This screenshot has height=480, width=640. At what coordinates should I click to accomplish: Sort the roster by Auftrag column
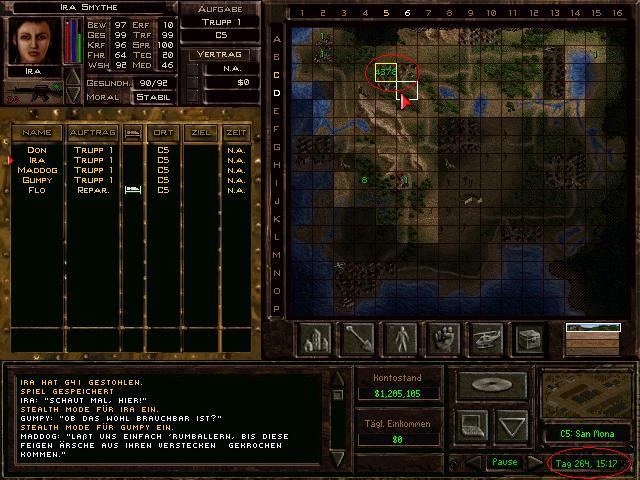[93, 132]
